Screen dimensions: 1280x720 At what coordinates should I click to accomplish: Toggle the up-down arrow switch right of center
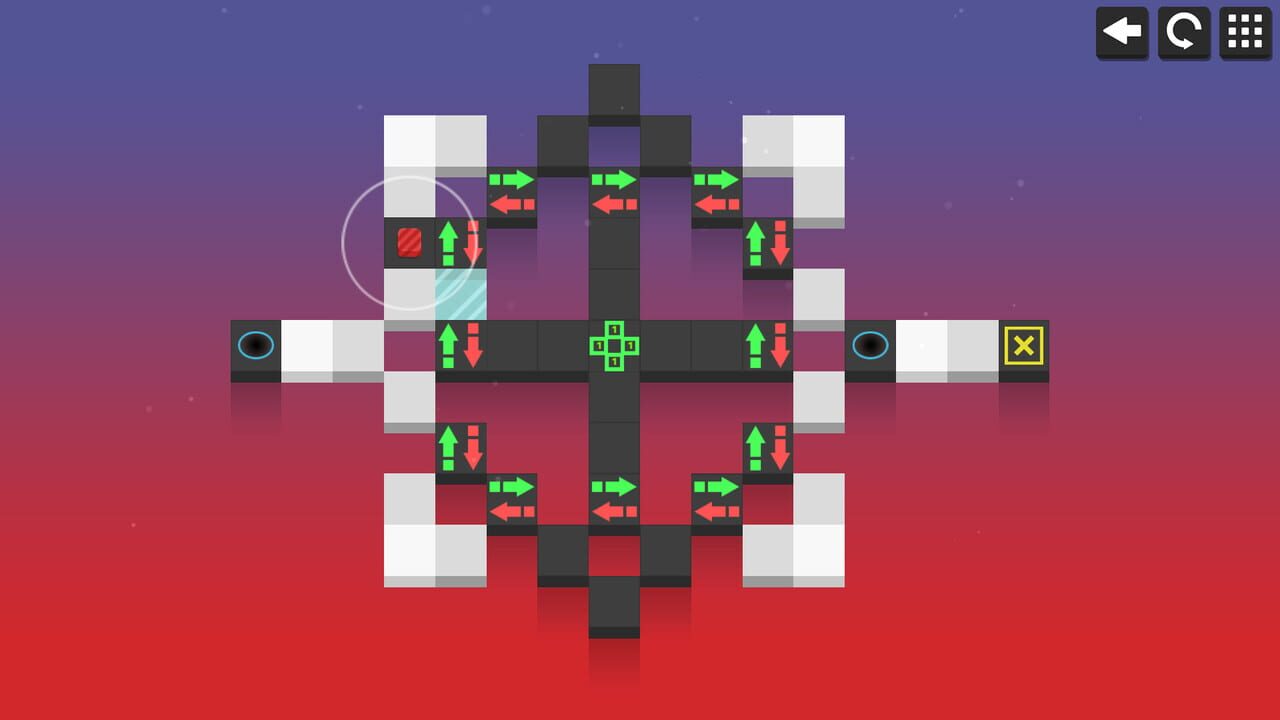click(x=768, y=346)
